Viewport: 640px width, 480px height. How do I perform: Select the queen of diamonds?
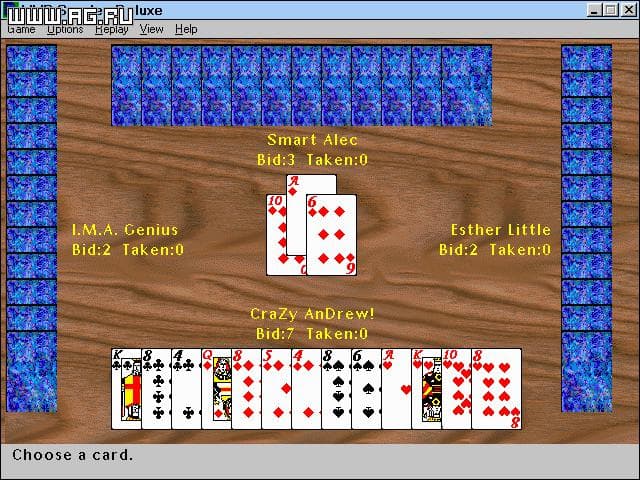pos(215,388)
